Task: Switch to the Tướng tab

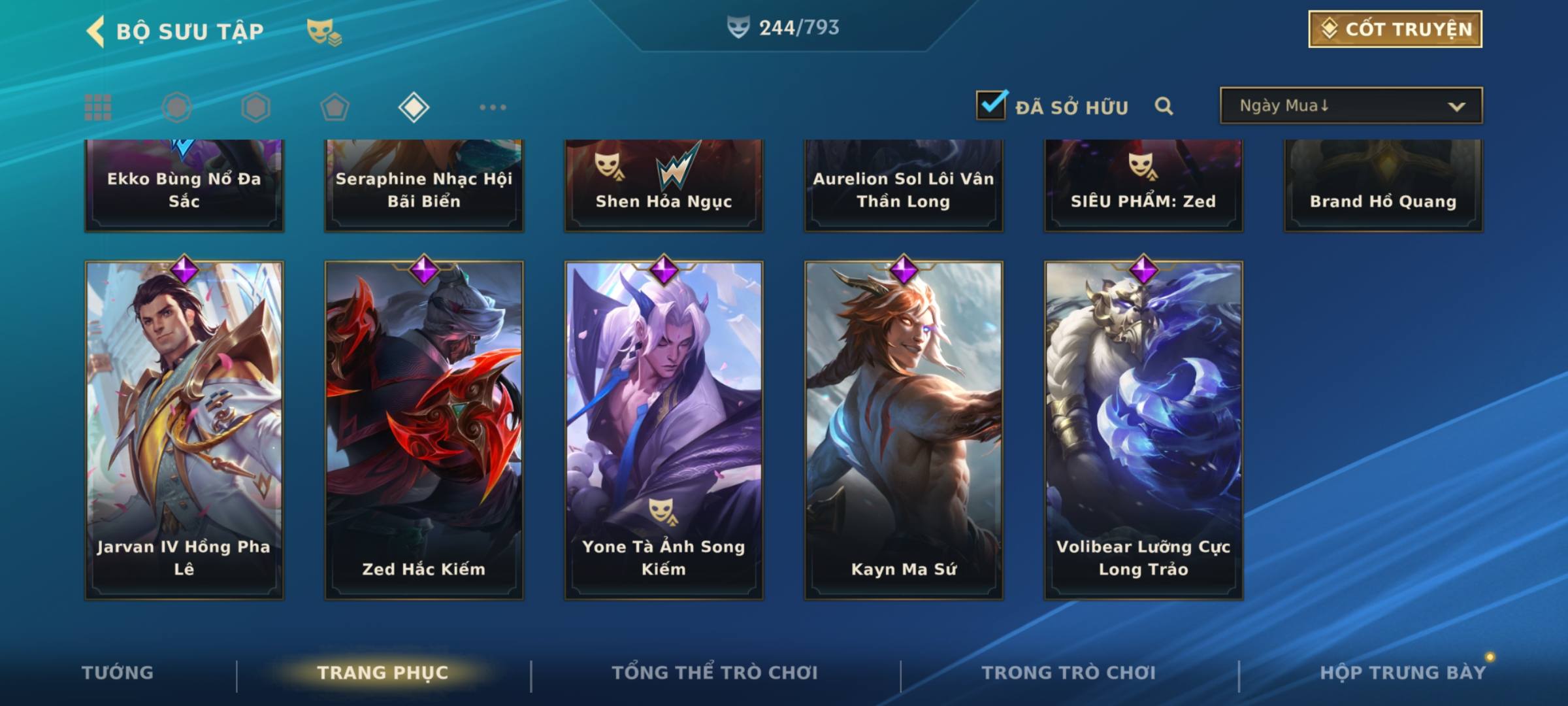Action: tap(118, 673)
